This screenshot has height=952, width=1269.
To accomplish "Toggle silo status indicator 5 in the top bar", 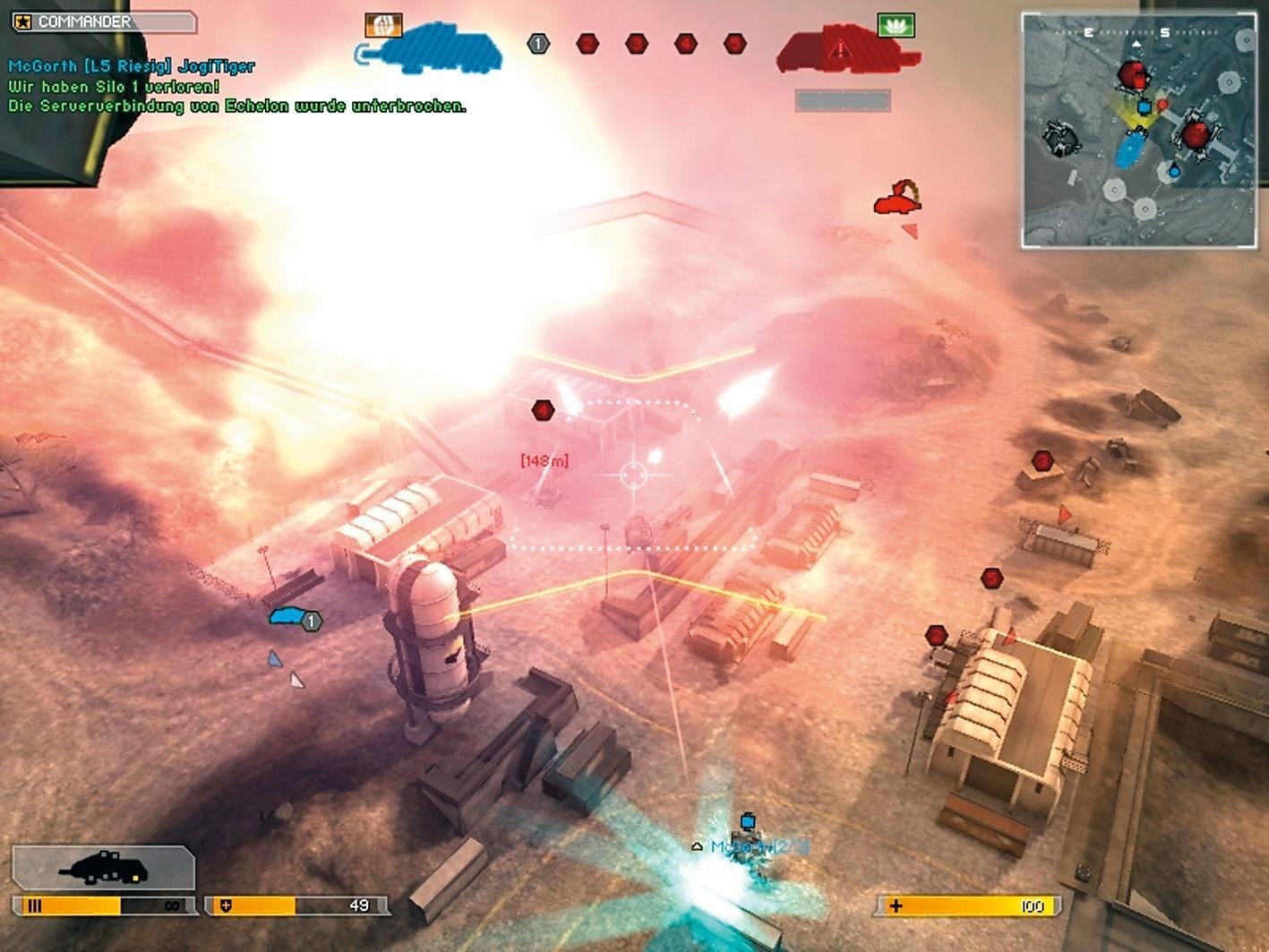I will 734,42.
